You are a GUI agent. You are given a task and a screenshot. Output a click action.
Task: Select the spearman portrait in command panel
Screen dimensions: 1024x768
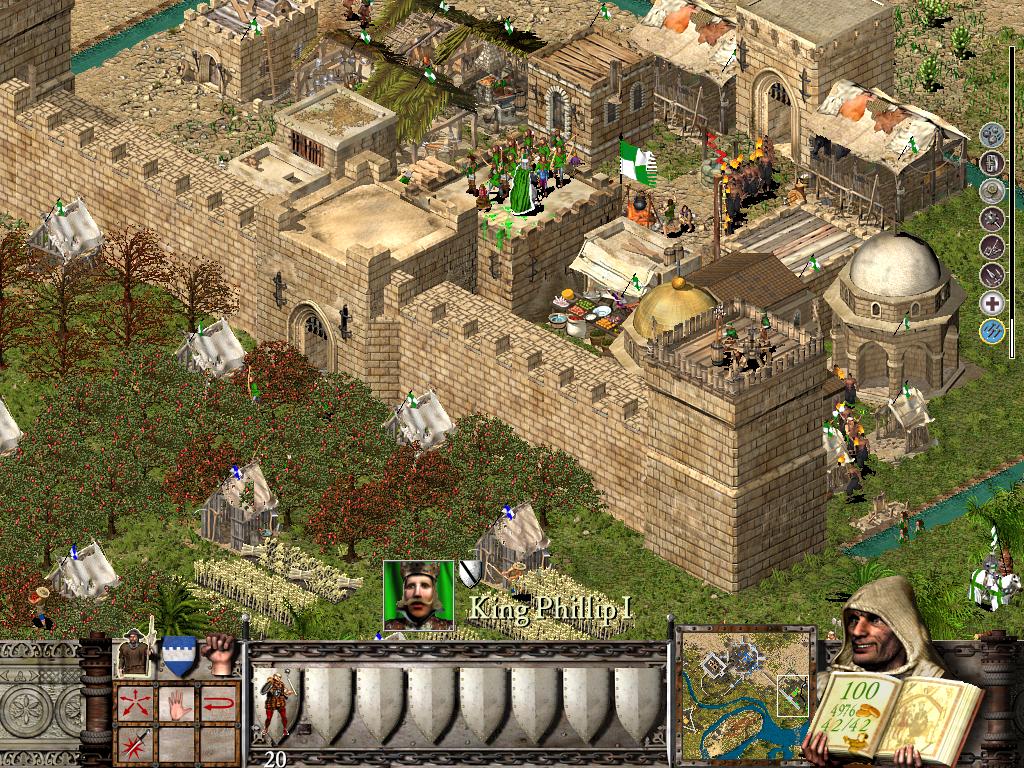tap(135, 654)
